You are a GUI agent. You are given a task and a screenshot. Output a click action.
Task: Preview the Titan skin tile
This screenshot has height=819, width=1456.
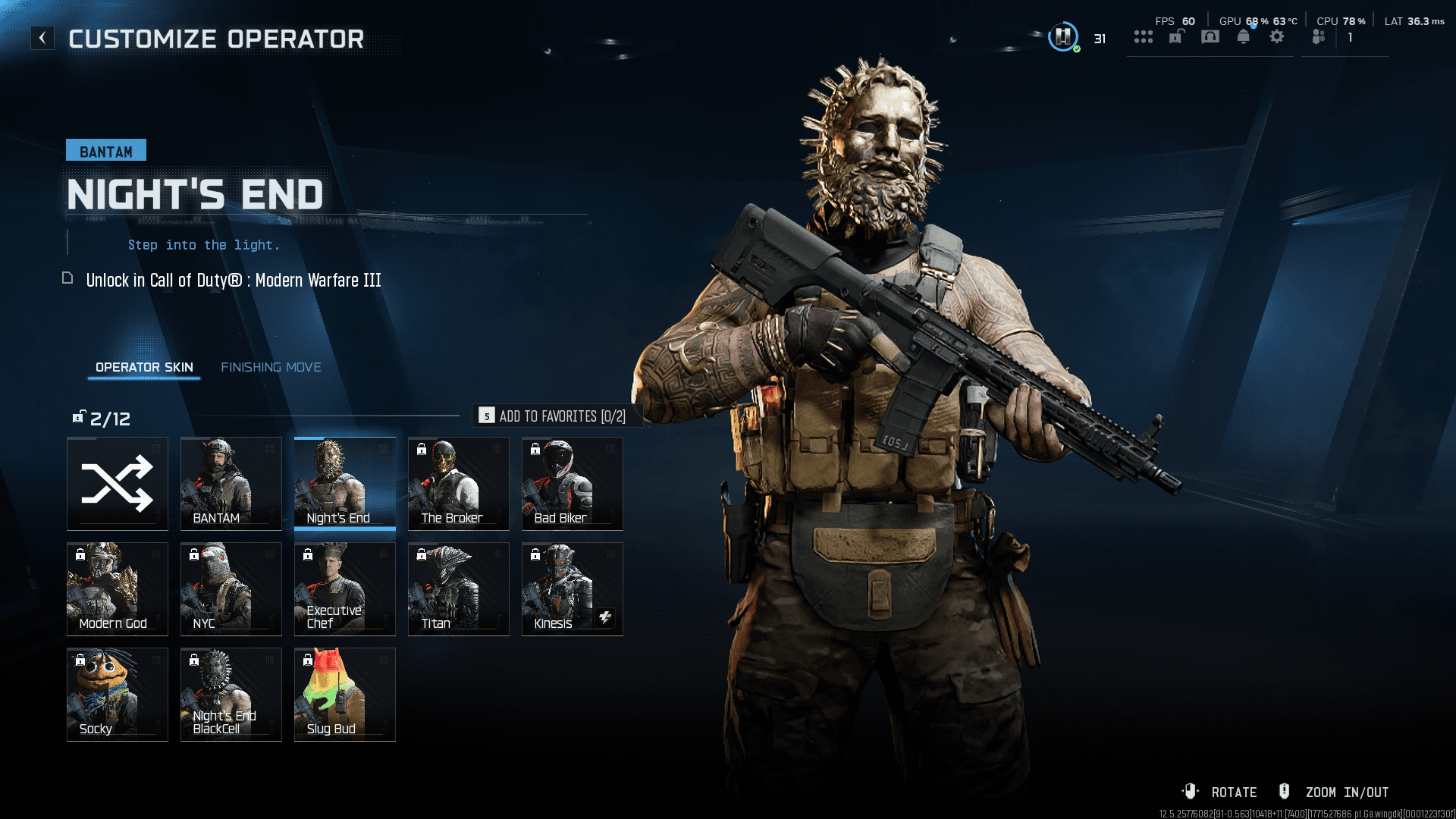[x=459, y=589]
